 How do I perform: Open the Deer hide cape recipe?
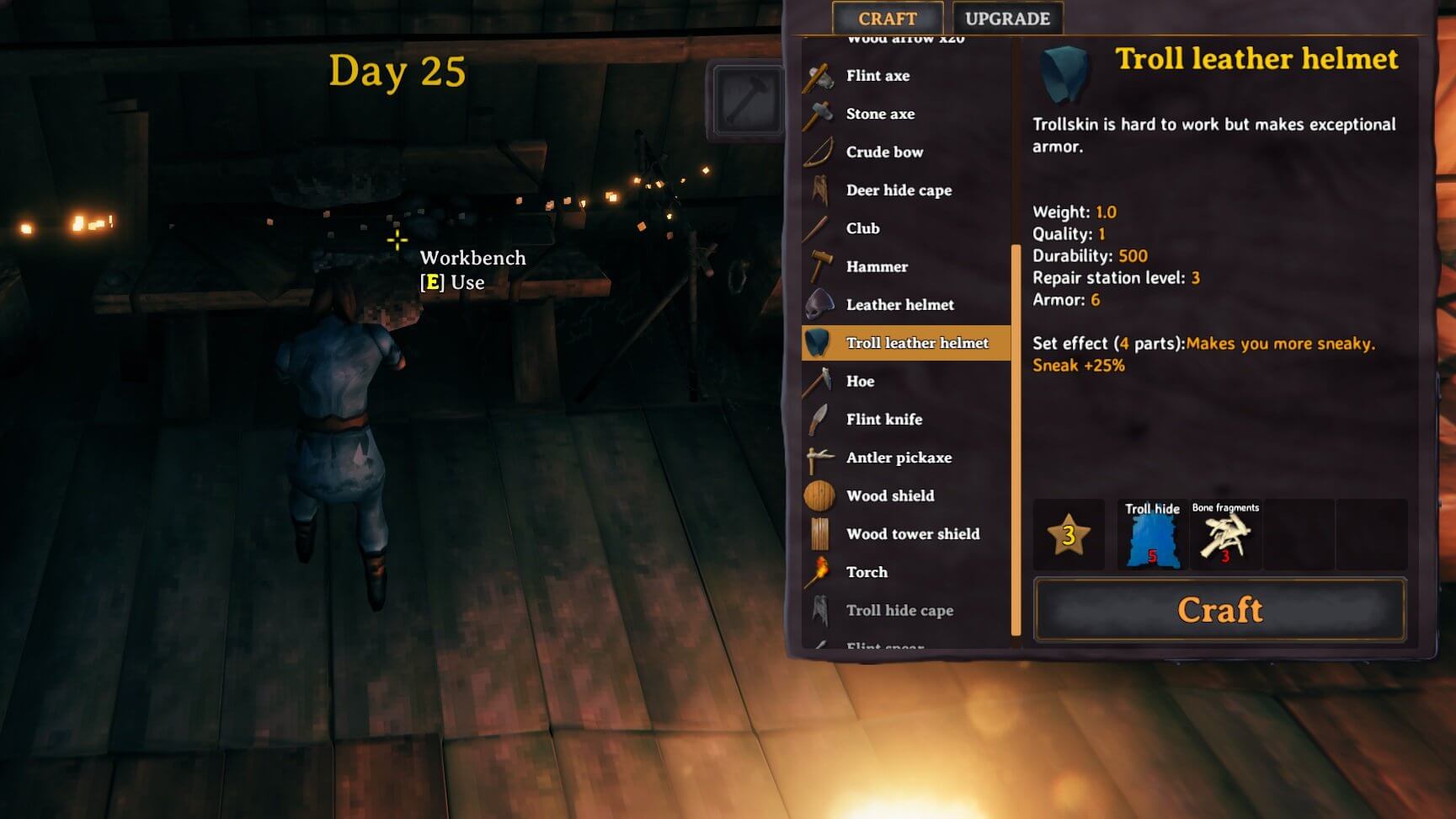[x=899, y=190]
